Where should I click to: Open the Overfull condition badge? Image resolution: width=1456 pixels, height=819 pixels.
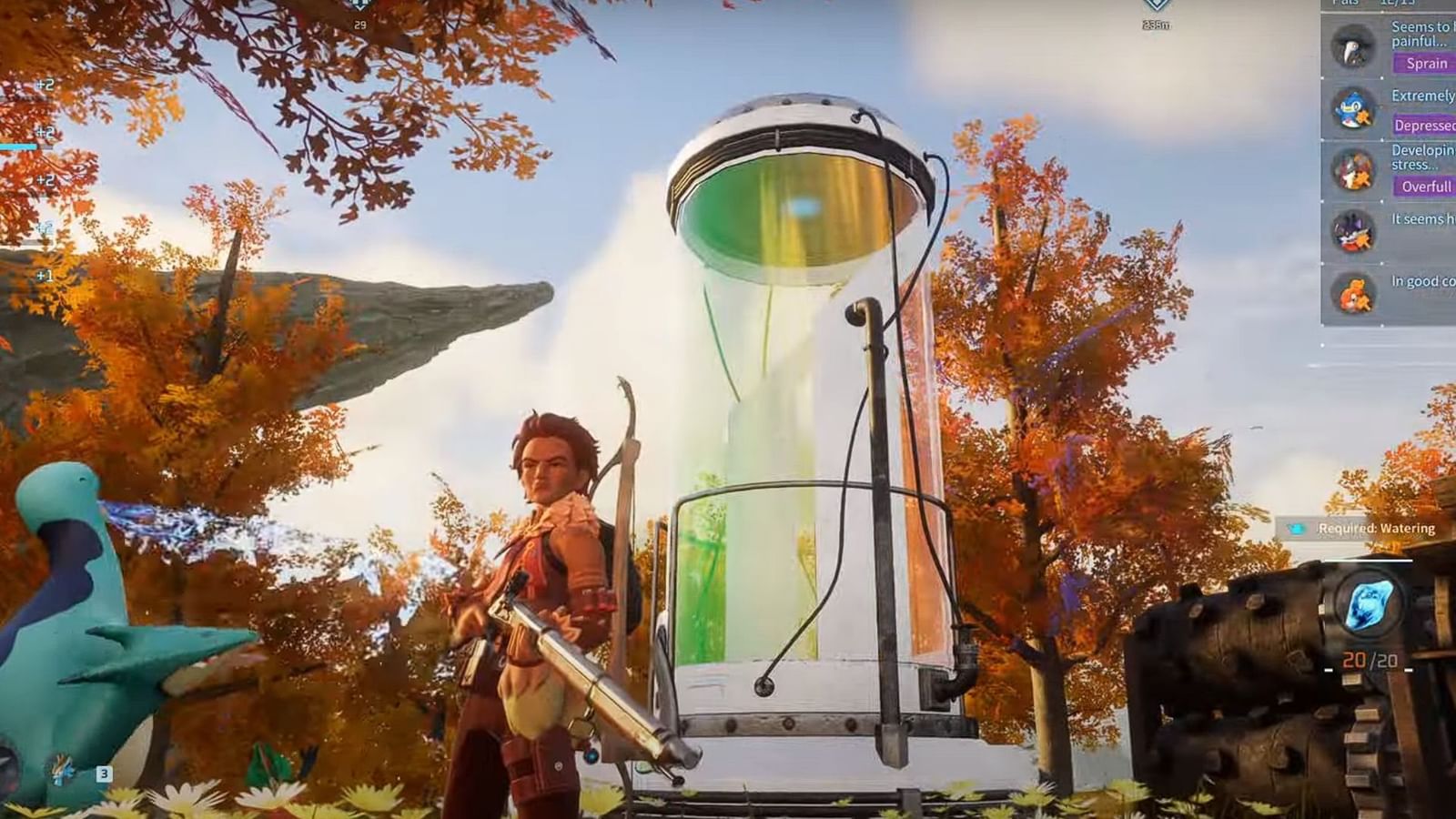click(x=1427, y=187)
